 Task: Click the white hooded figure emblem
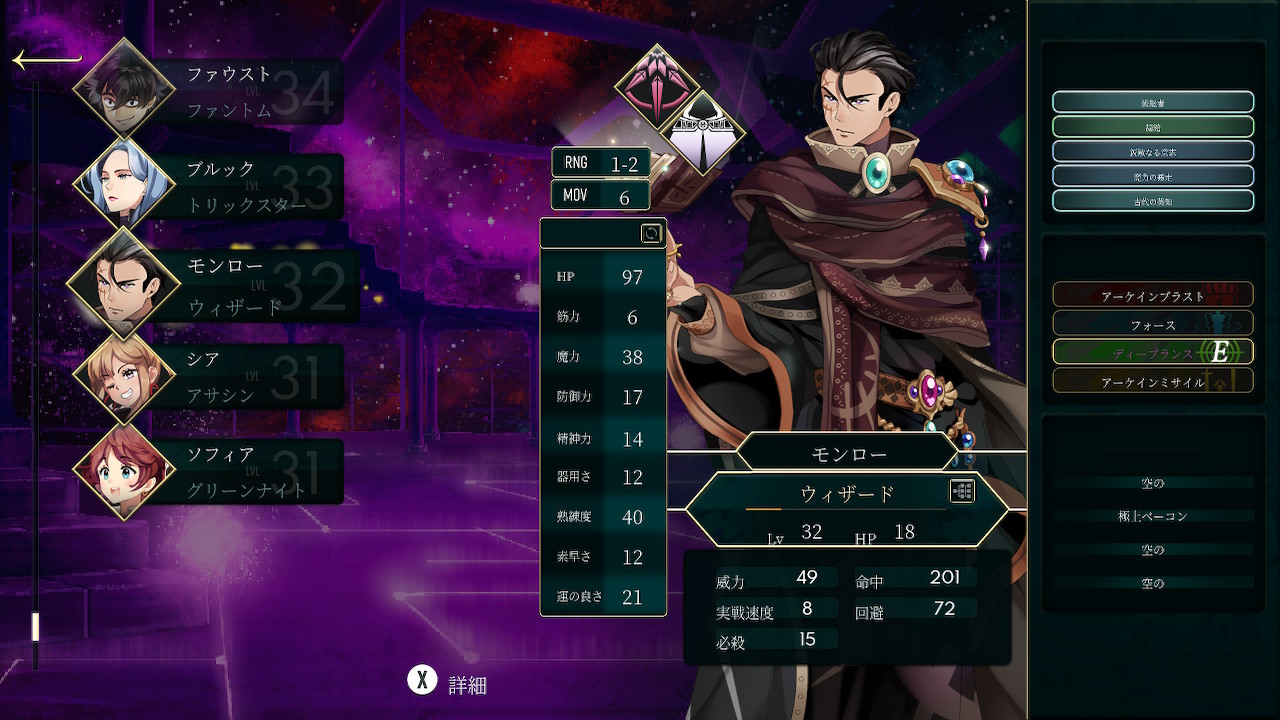pyautogui.click(x=706, y=133)
